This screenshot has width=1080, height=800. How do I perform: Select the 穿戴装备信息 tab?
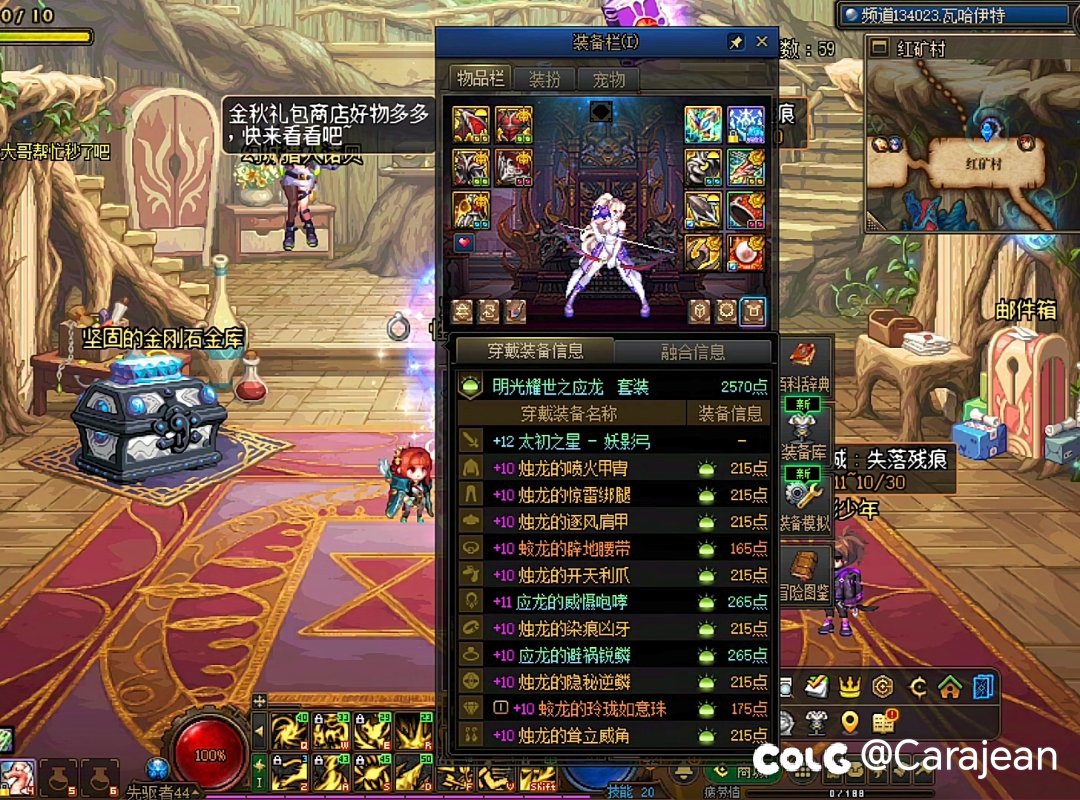click(536, 351)
